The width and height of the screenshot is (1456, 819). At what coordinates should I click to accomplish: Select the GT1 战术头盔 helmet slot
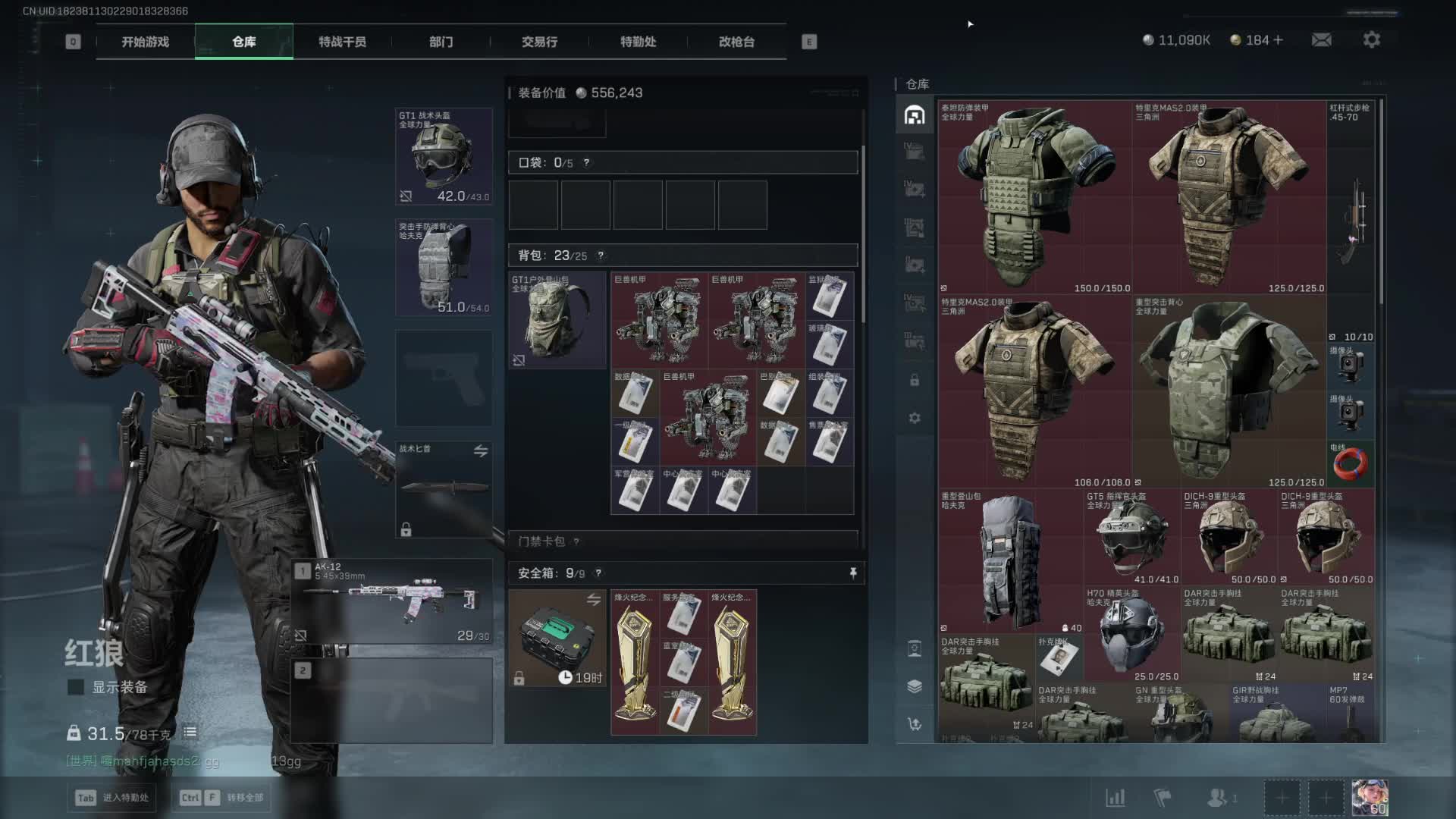pyautogui.click(x=444, y=156)
